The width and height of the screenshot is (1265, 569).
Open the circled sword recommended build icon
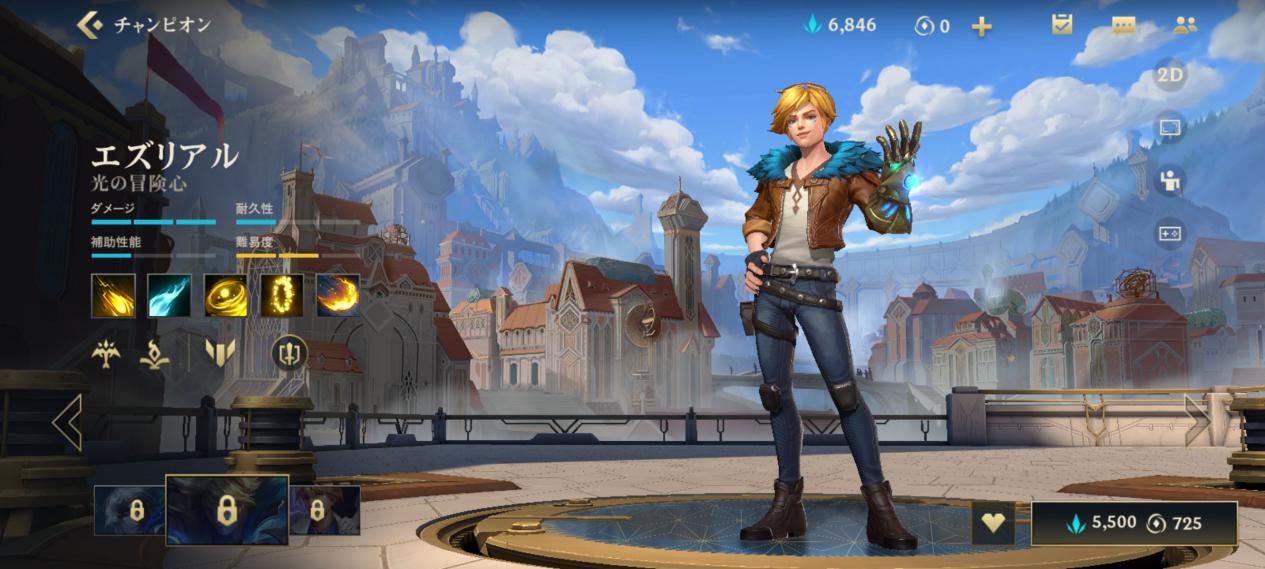point(288,352)
